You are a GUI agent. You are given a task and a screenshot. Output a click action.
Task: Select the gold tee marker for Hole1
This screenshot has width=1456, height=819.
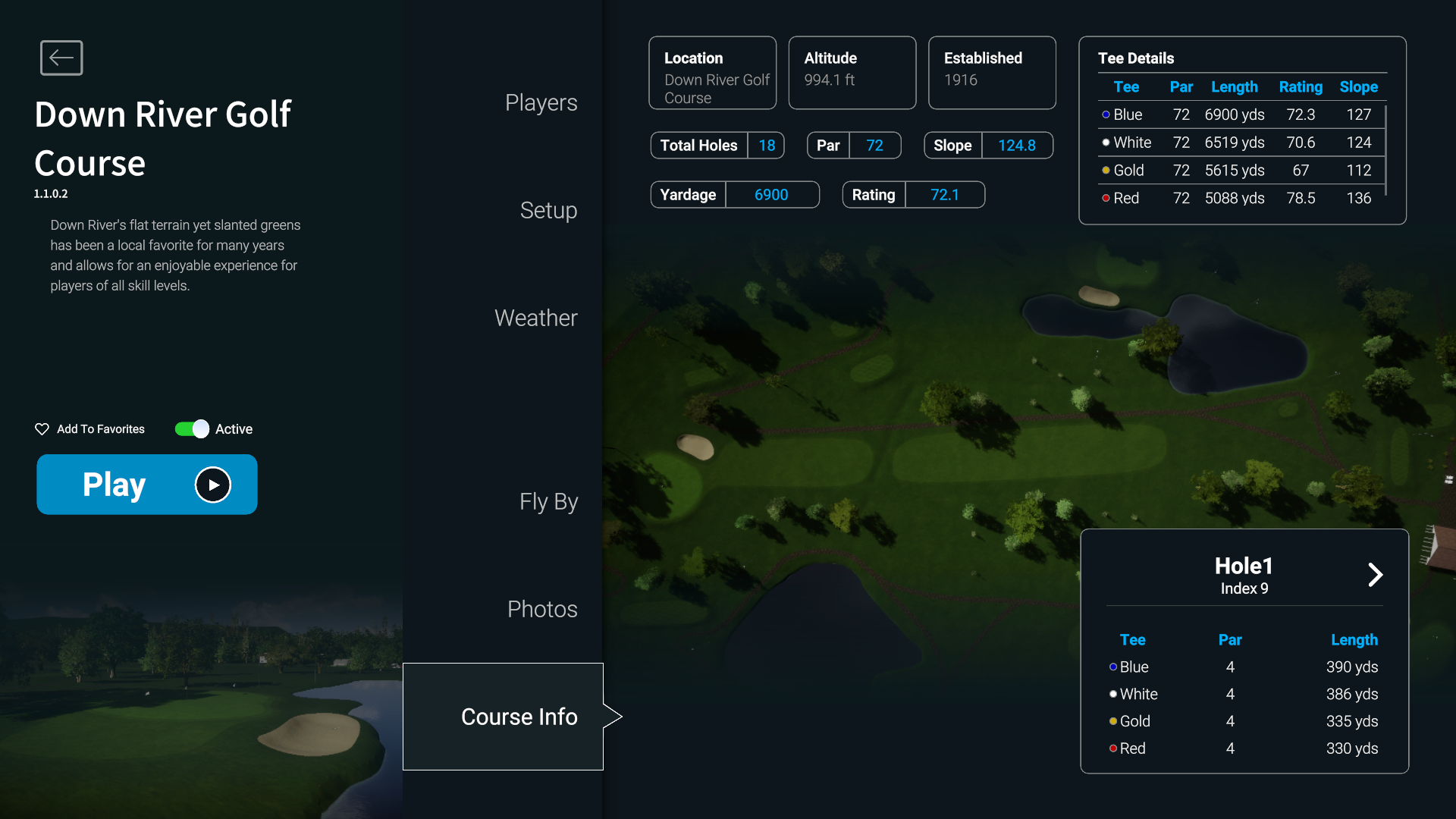pyautogui.click(x=1112, y=721)
